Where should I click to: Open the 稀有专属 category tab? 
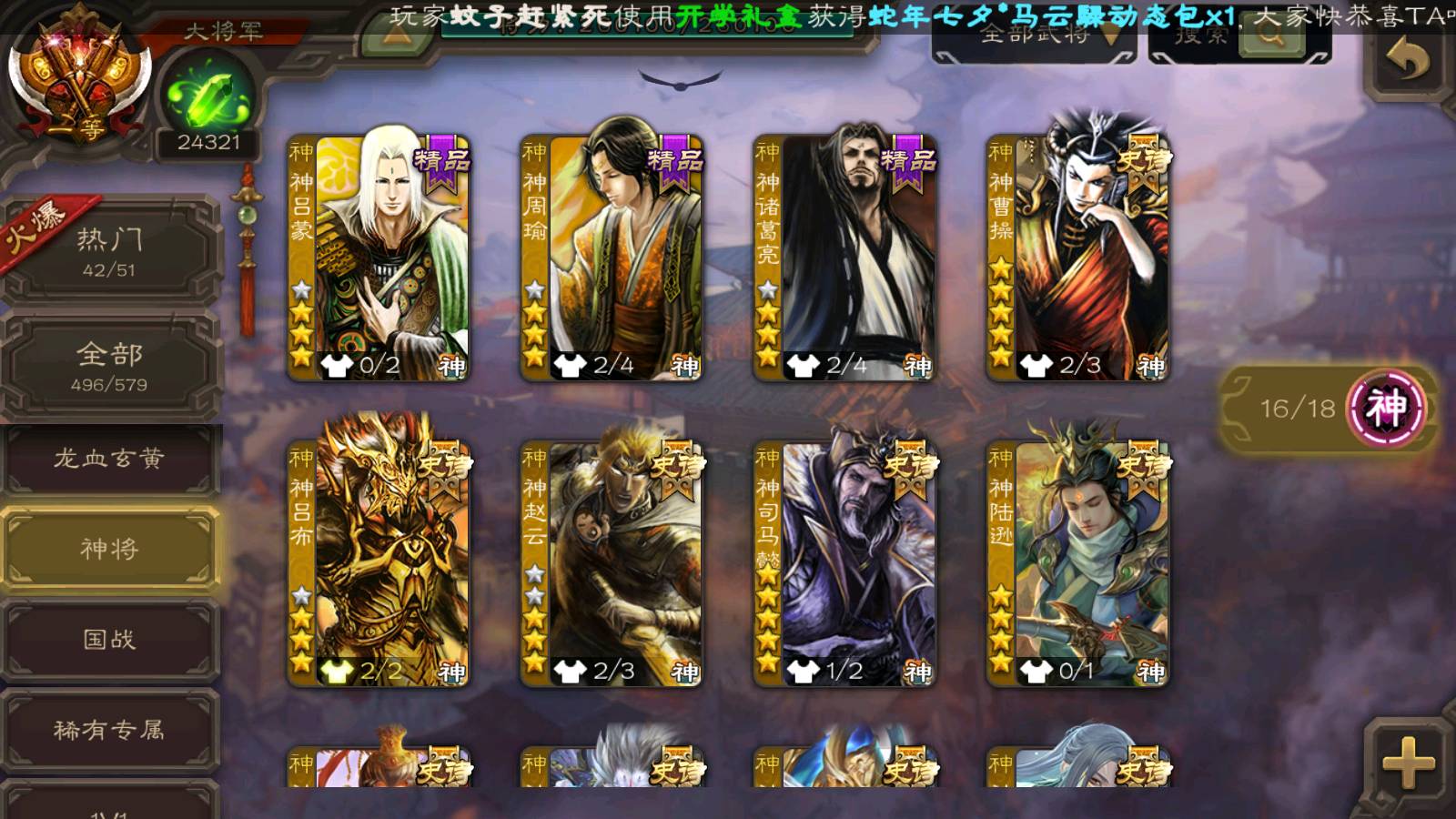pos(109,730)
